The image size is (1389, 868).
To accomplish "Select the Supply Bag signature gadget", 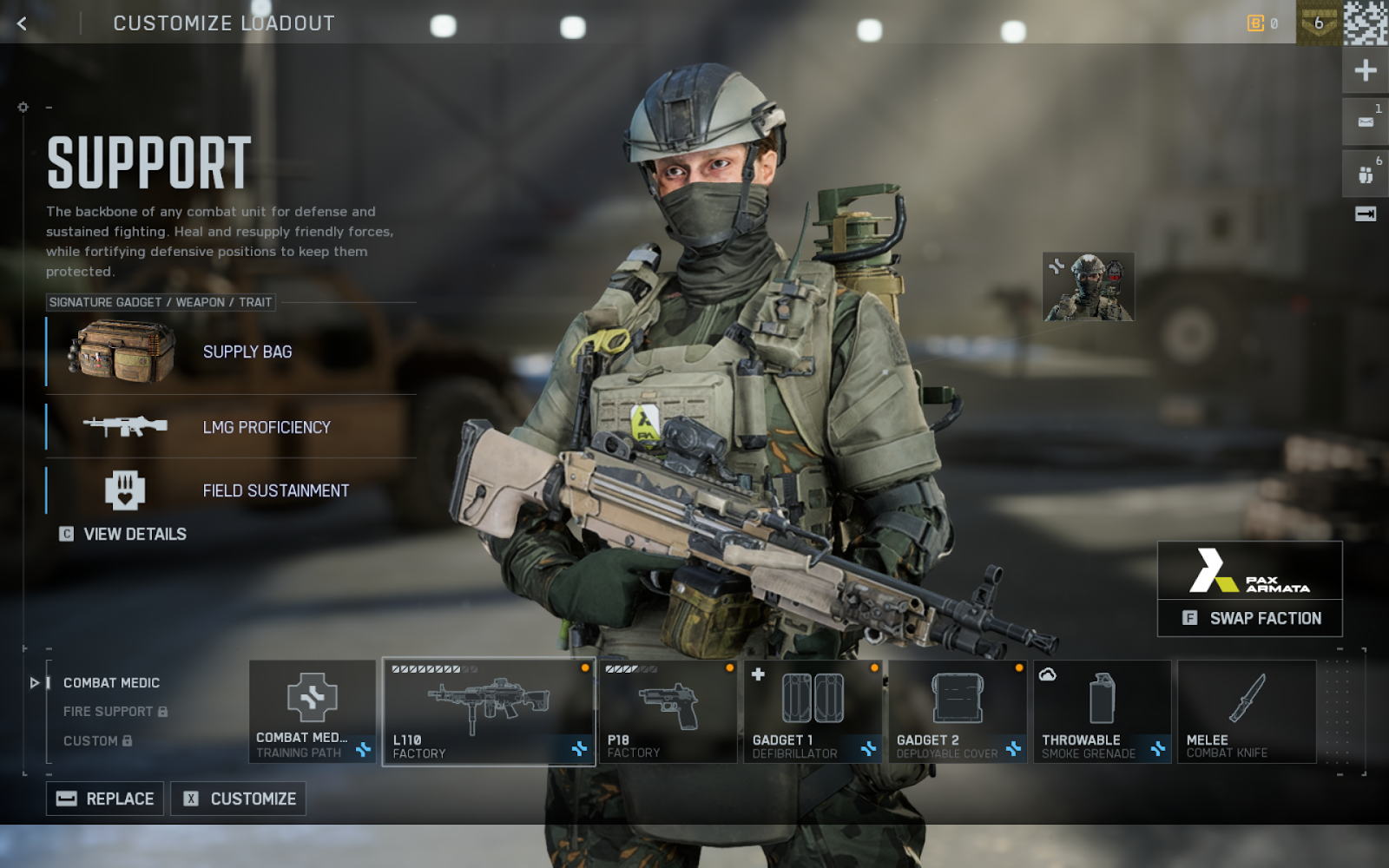I will 231,352.
